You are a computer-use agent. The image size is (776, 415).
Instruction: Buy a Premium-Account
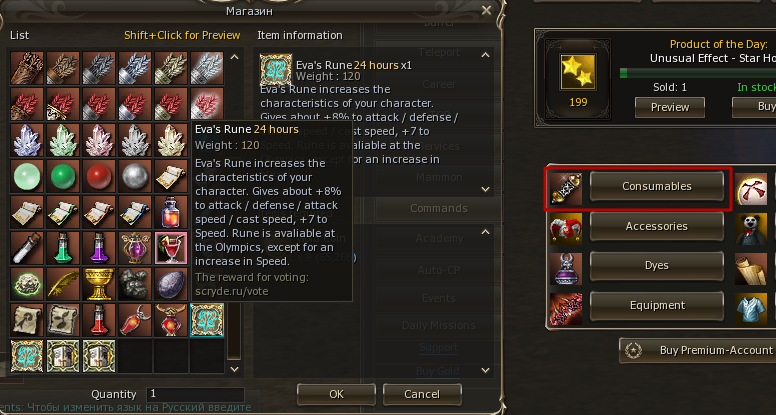coord(702,350)
